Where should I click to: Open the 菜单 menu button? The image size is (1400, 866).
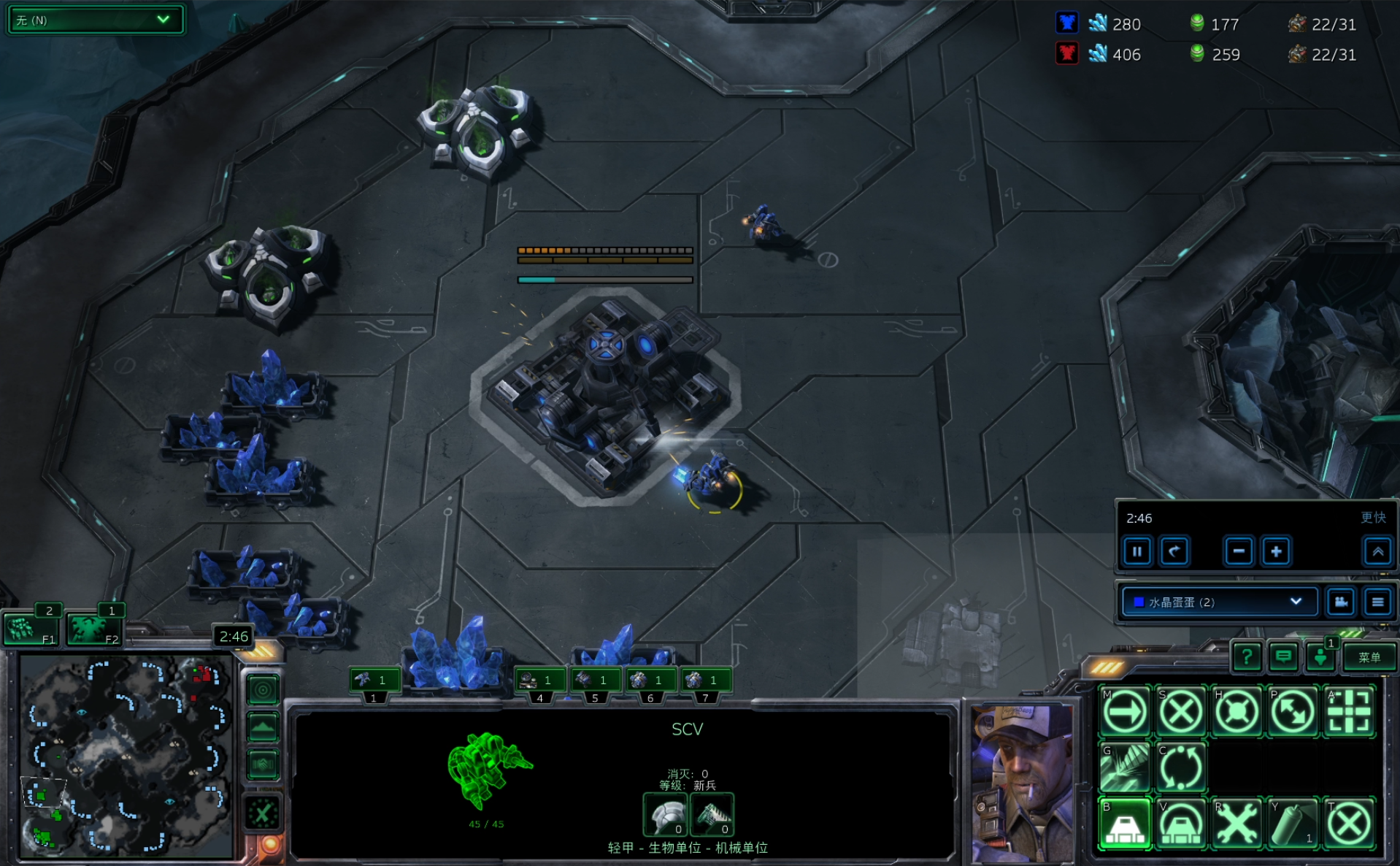(1369, 657)
